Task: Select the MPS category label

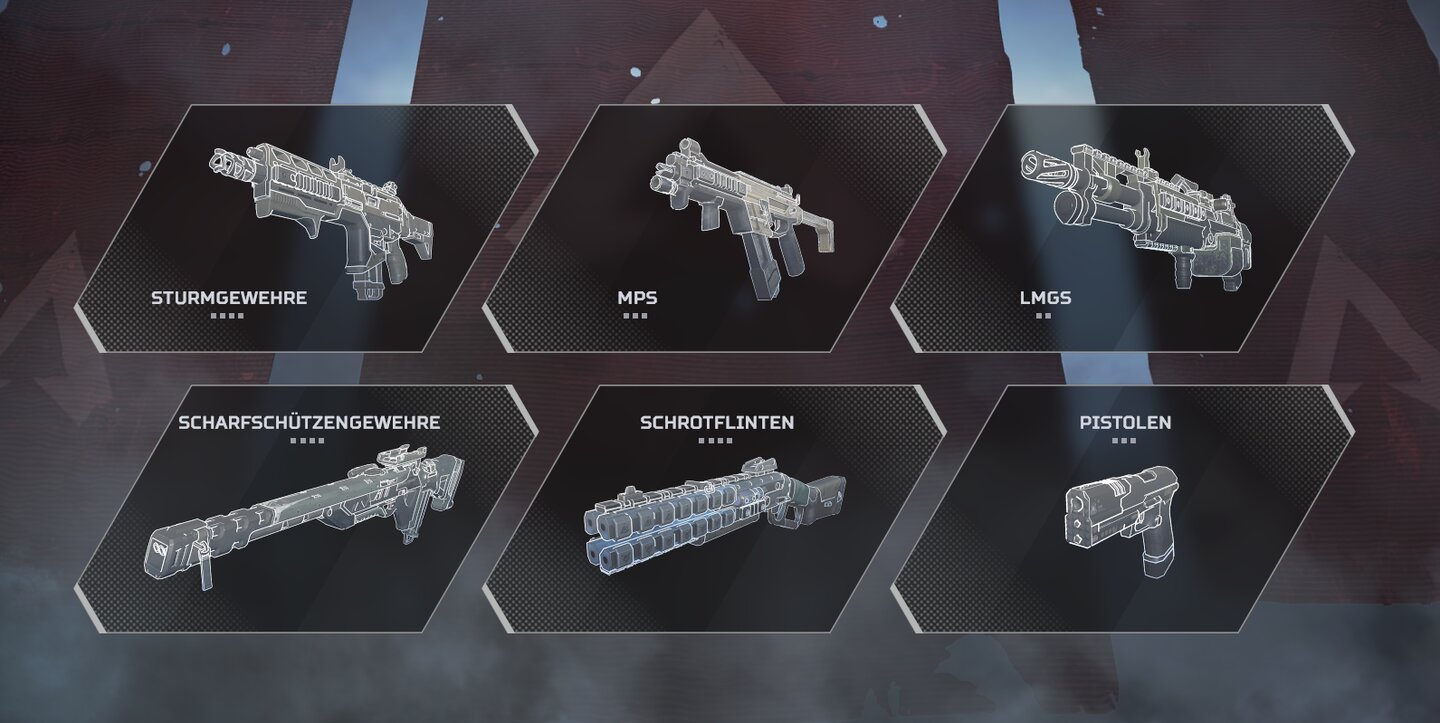Action: coord(637,296)
